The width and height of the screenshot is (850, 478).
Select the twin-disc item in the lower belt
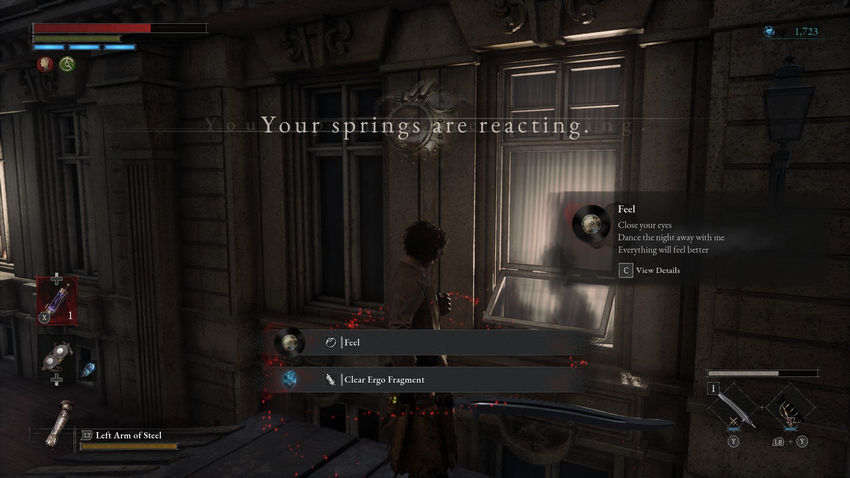click(x=56, y=360)
